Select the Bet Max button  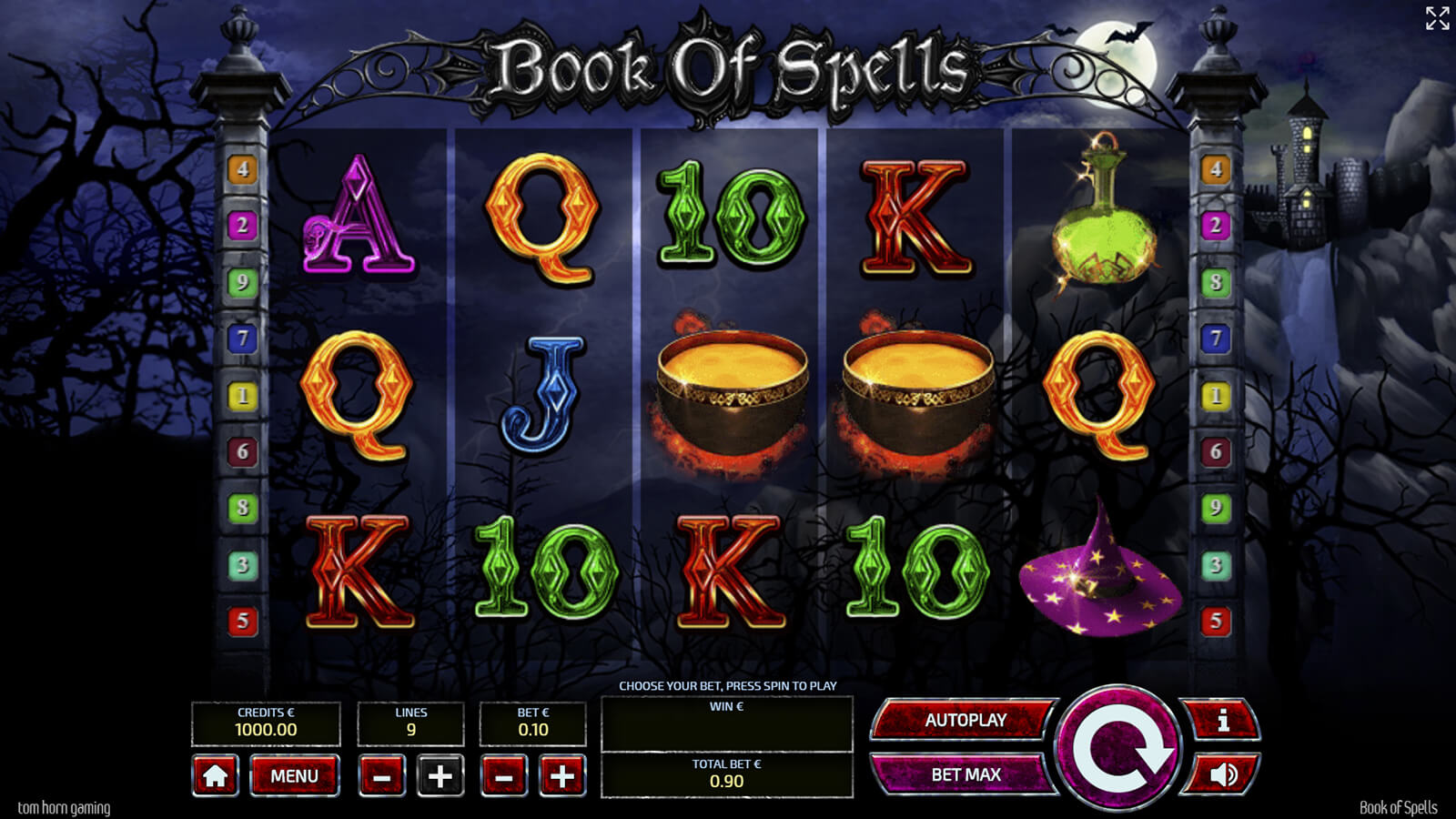click(x=965, y=774)
